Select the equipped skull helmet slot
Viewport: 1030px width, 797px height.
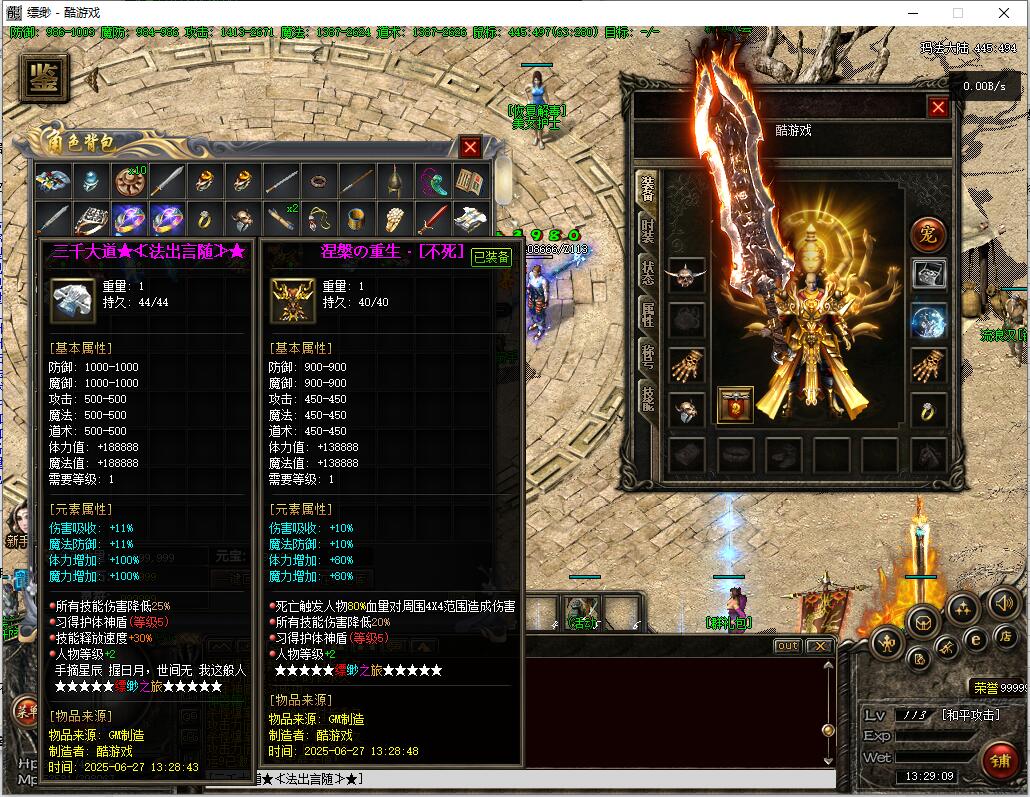[x=686, y=275]
